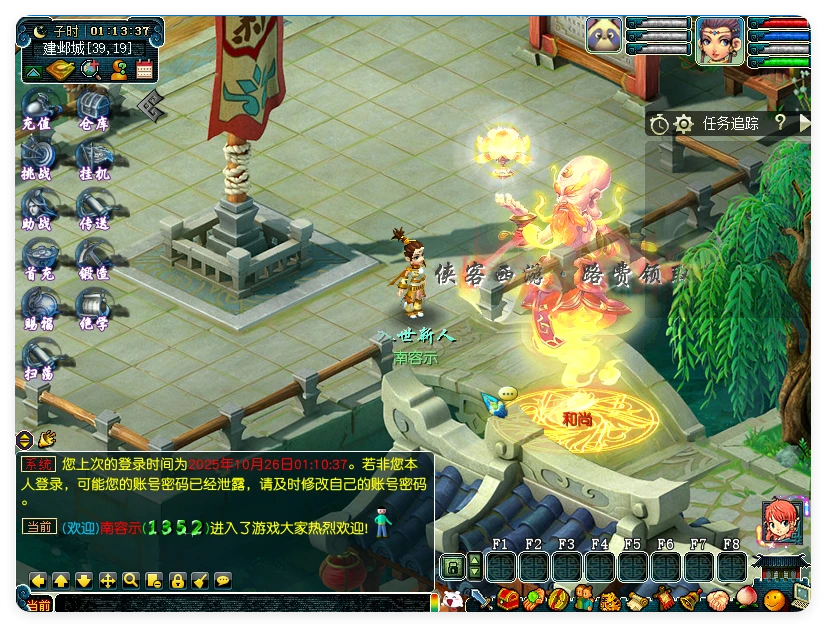Image resolution: width=826 pixels, height=627 pixels.
Task: Open the 传送 teleport menu
Action: tap(93, 208)
